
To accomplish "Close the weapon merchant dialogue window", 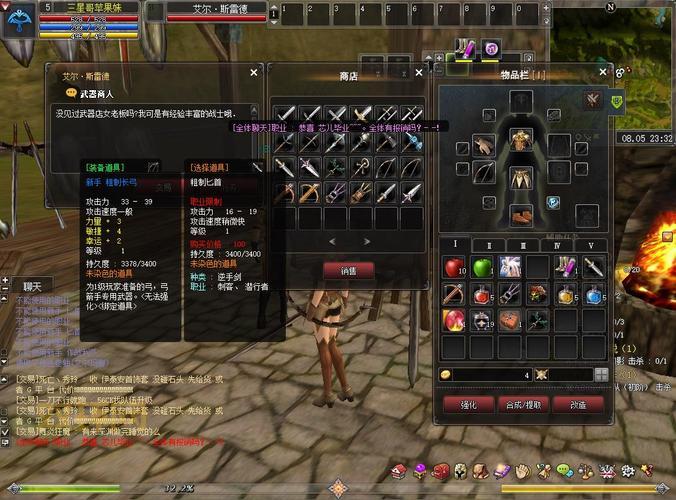I will pyautogui.click(x=254, y=72).
